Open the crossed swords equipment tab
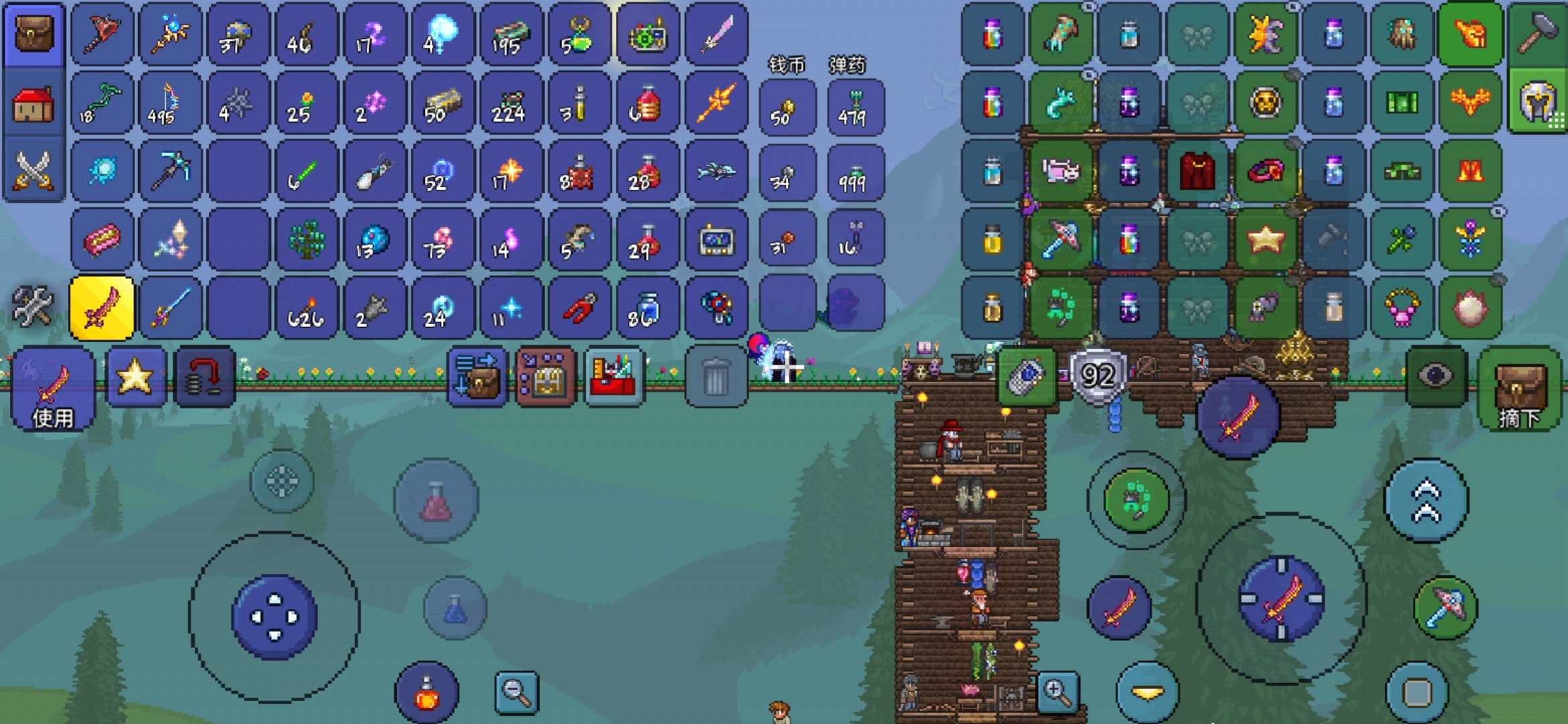 coord(34,170)
